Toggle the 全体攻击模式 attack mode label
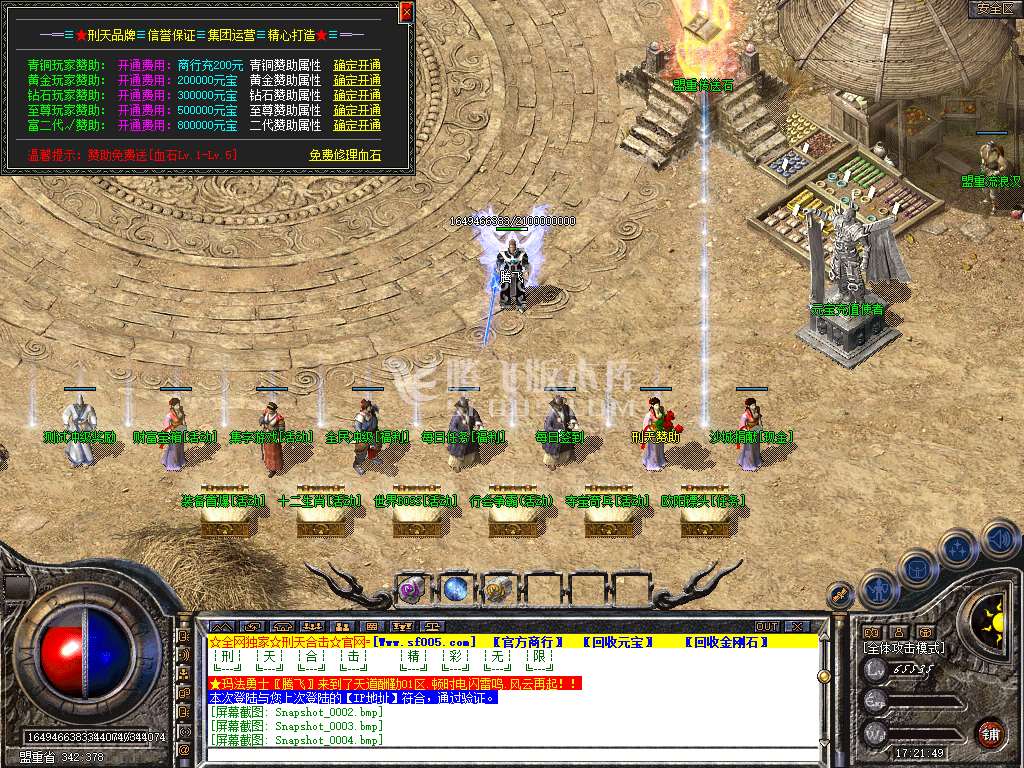This screenshot has width=1024, height=768. 904,648
